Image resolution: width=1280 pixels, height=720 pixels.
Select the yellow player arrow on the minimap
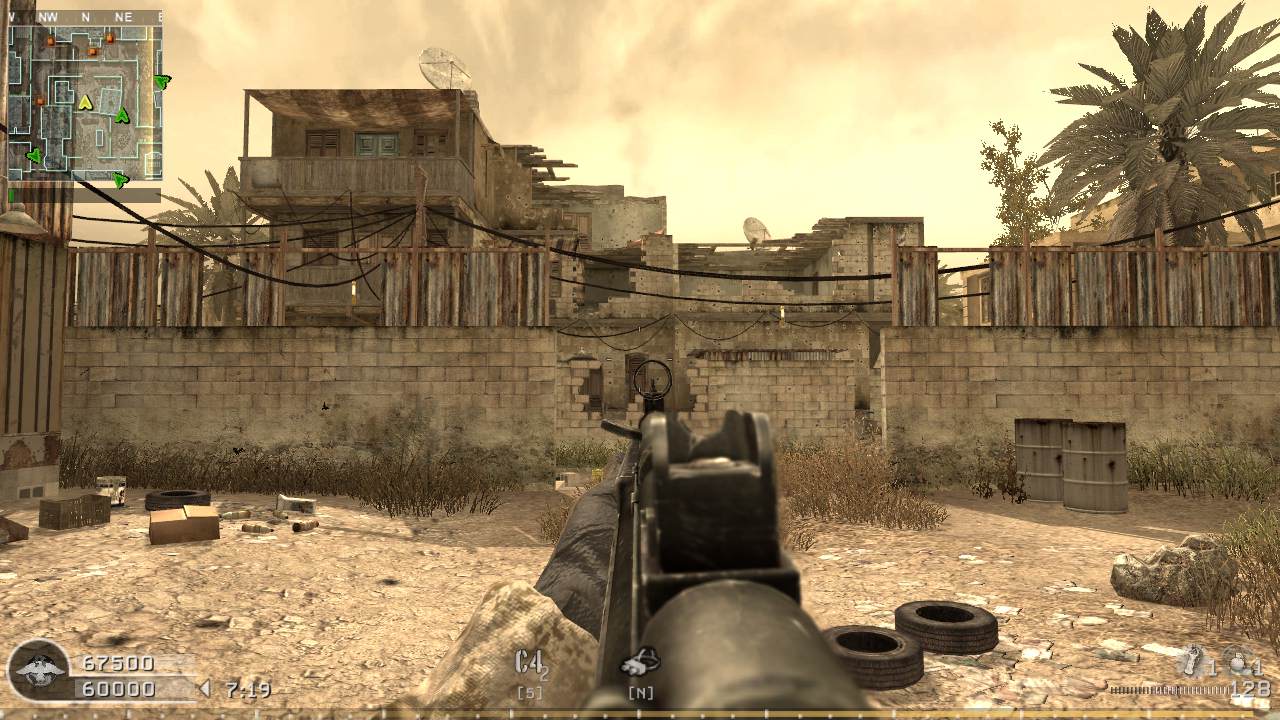click(85, 102)
